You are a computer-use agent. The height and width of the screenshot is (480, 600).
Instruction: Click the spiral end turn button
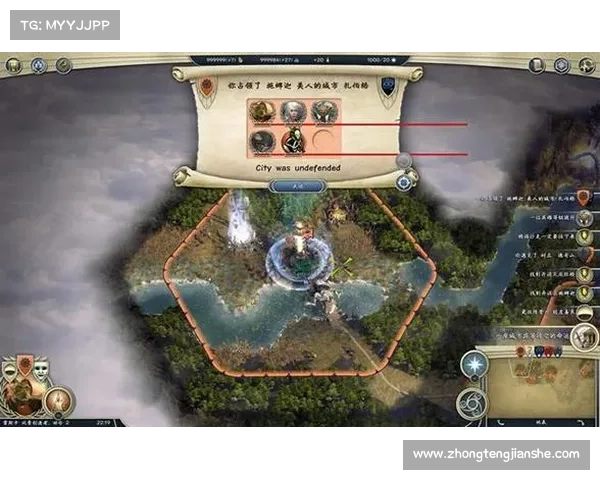[x=471, y=404]
